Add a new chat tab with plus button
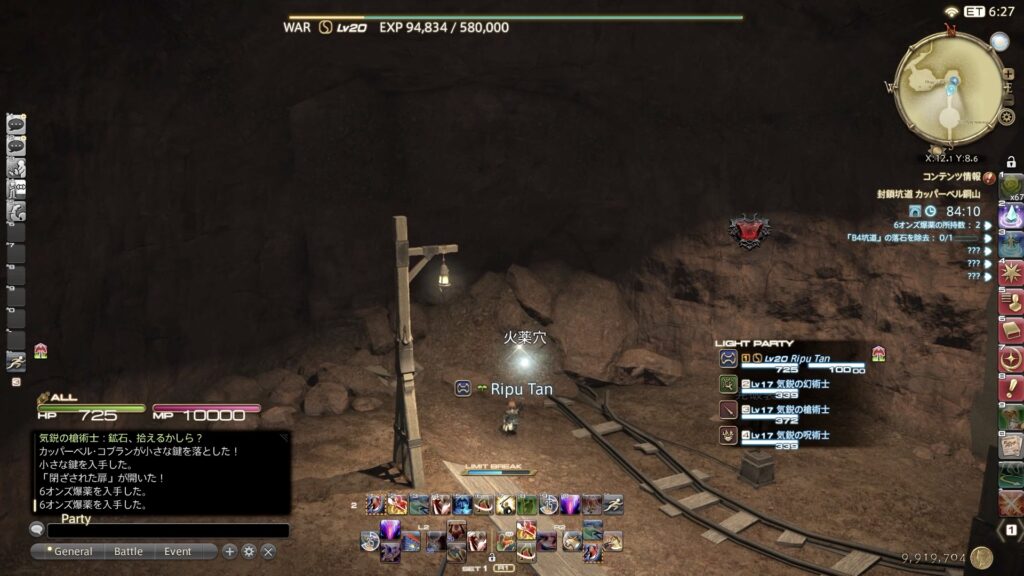 (229, 551)
